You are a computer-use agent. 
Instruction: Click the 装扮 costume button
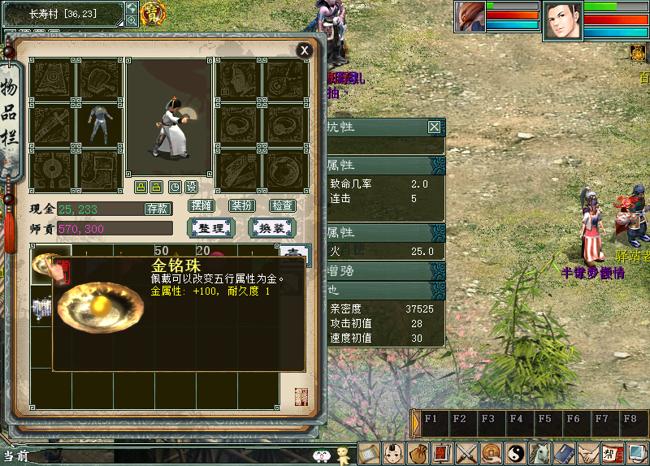pos(242,206)
